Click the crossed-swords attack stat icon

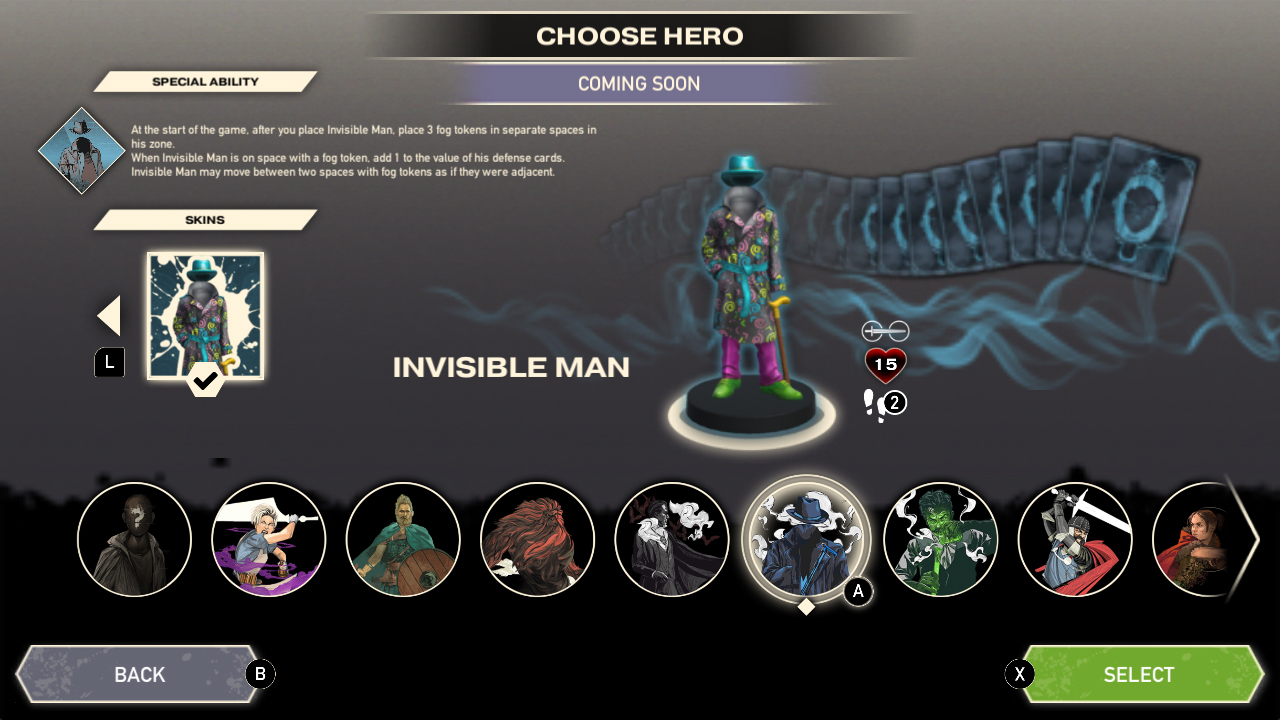point(886,329)
